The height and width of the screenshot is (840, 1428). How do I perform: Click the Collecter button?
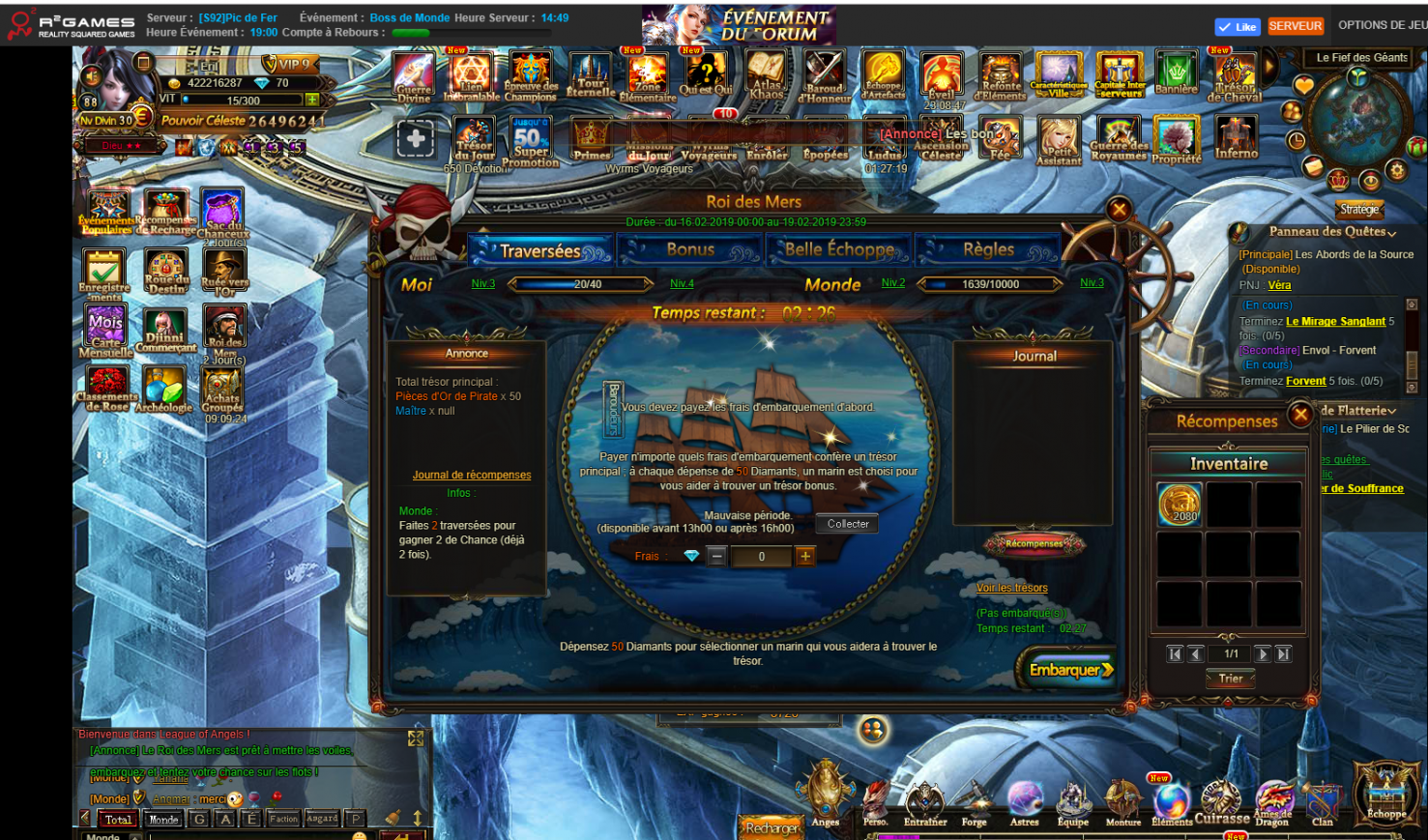pos(848,524)
